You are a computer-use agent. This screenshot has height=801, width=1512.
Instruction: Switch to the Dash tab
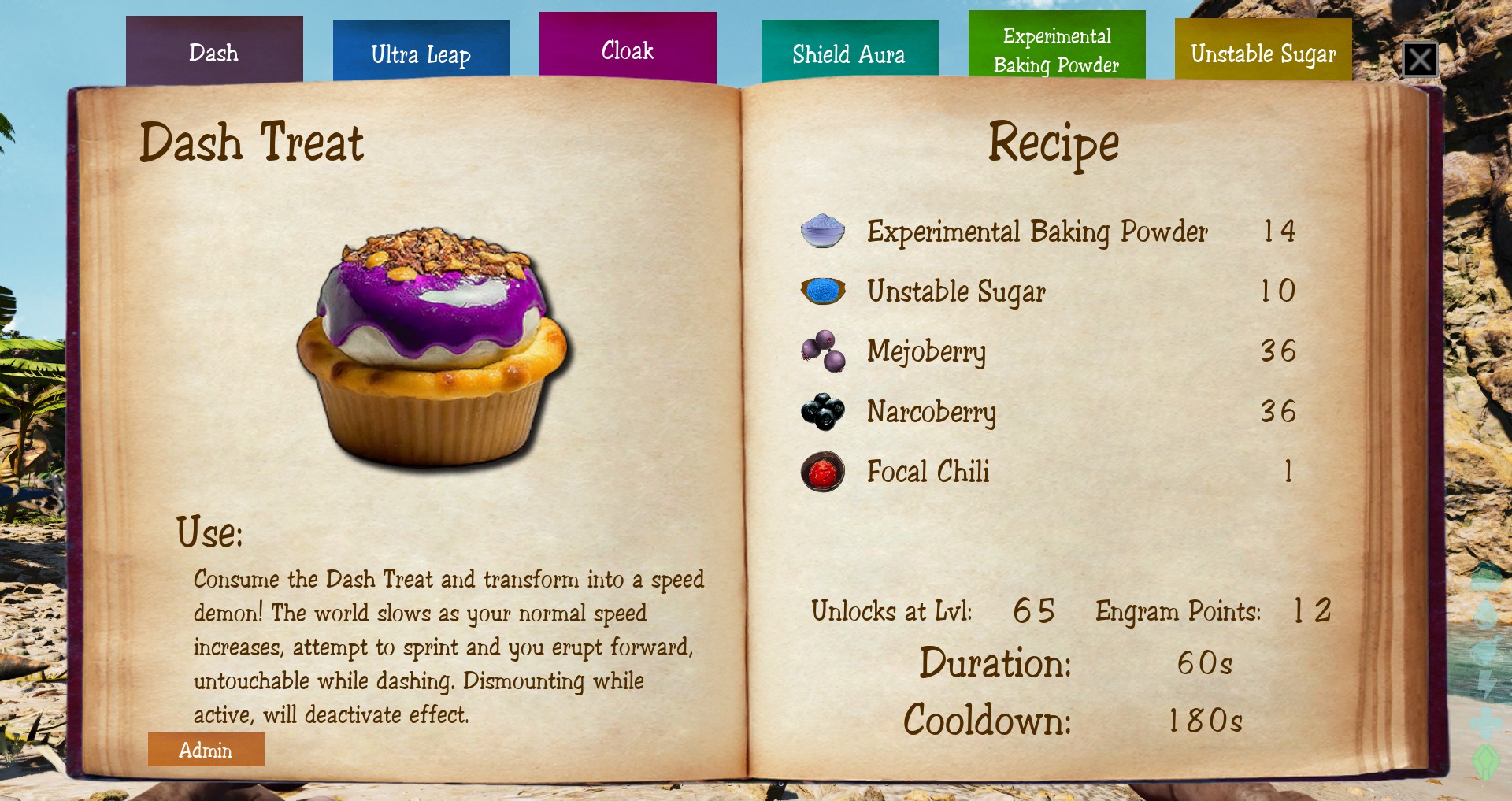214,52
